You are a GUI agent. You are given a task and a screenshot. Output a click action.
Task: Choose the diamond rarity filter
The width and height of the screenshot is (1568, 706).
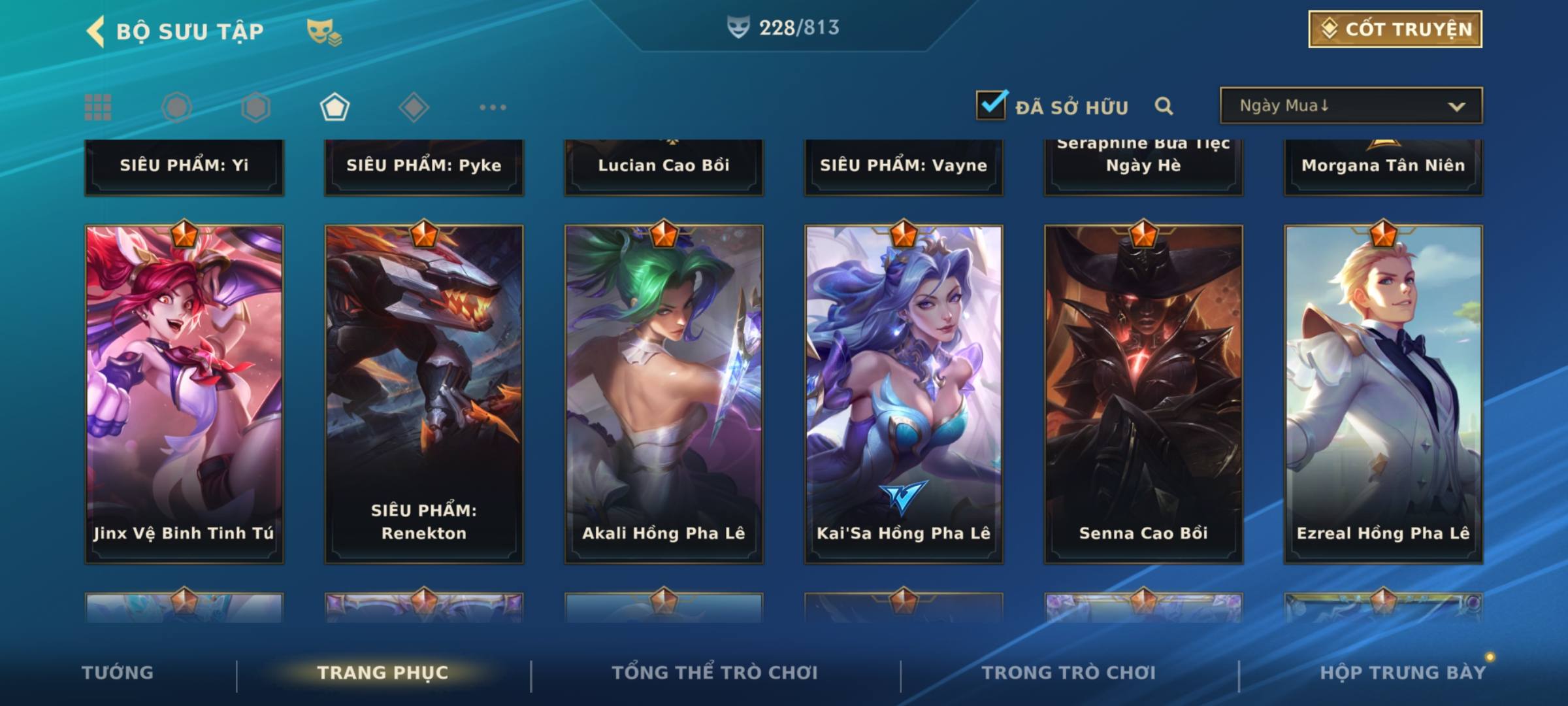coord(414,107)
